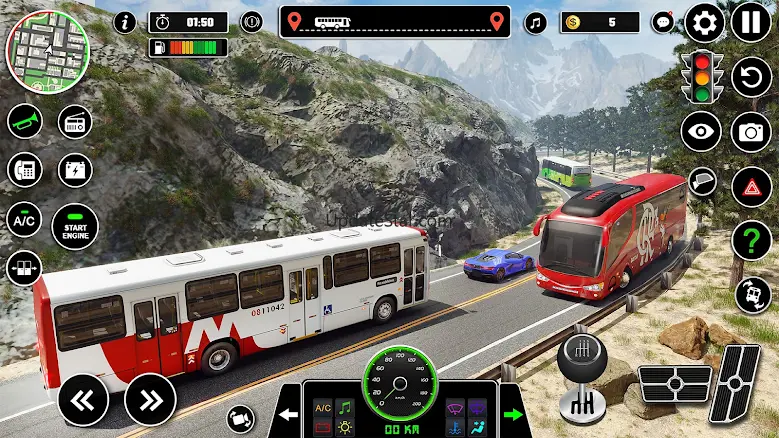Image resolution: width=779 pixels, height=438 pixels.
Task: Open the gear settings menu
Action: [704, 22]
